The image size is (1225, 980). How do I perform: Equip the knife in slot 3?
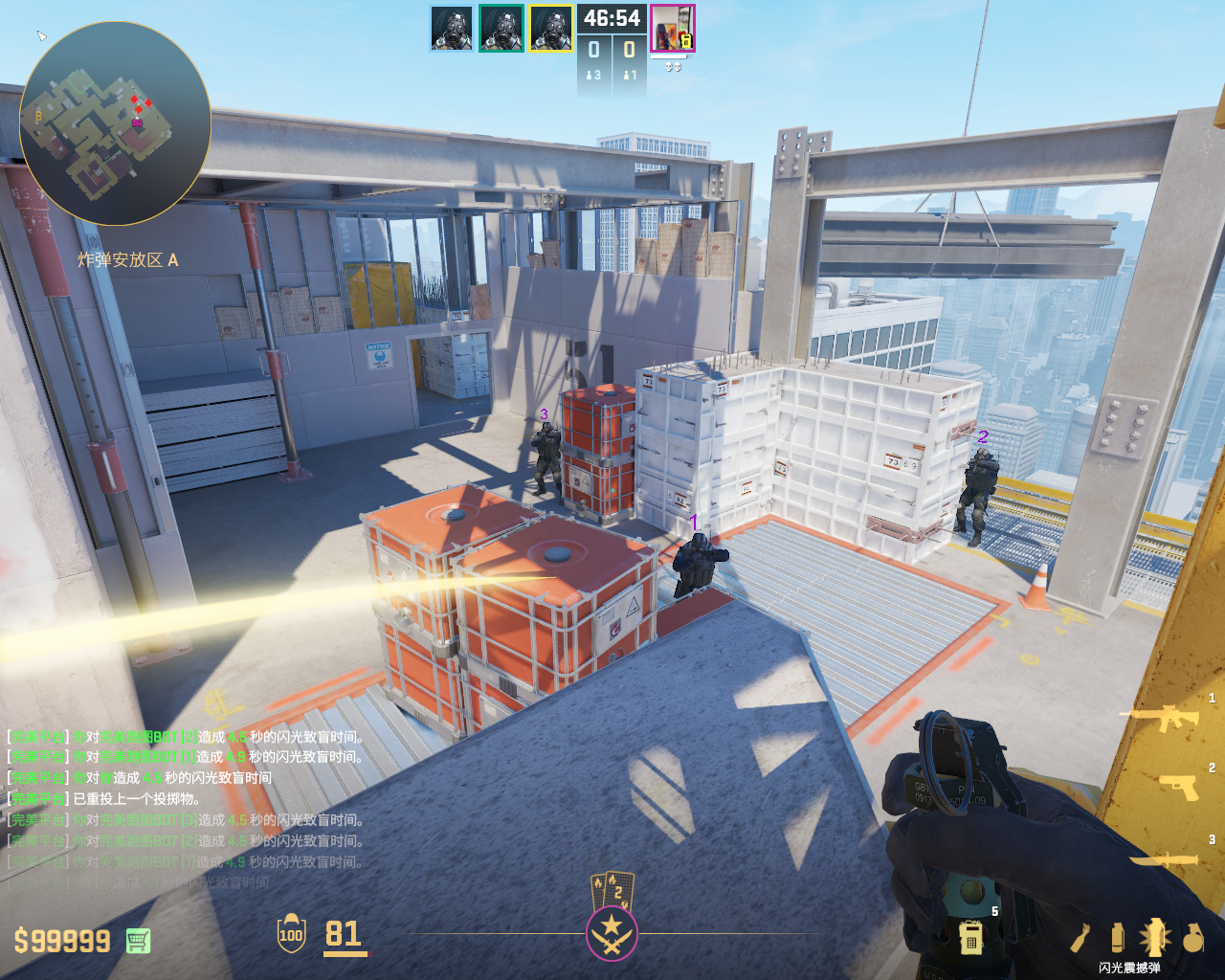click(1166, 859)
